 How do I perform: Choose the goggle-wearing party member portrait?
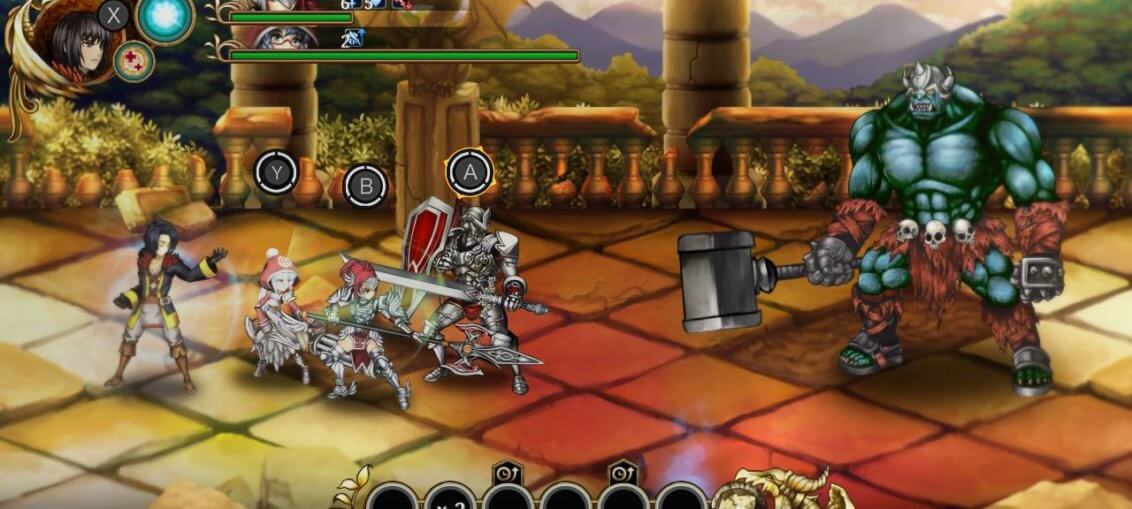tap(284, 38)
